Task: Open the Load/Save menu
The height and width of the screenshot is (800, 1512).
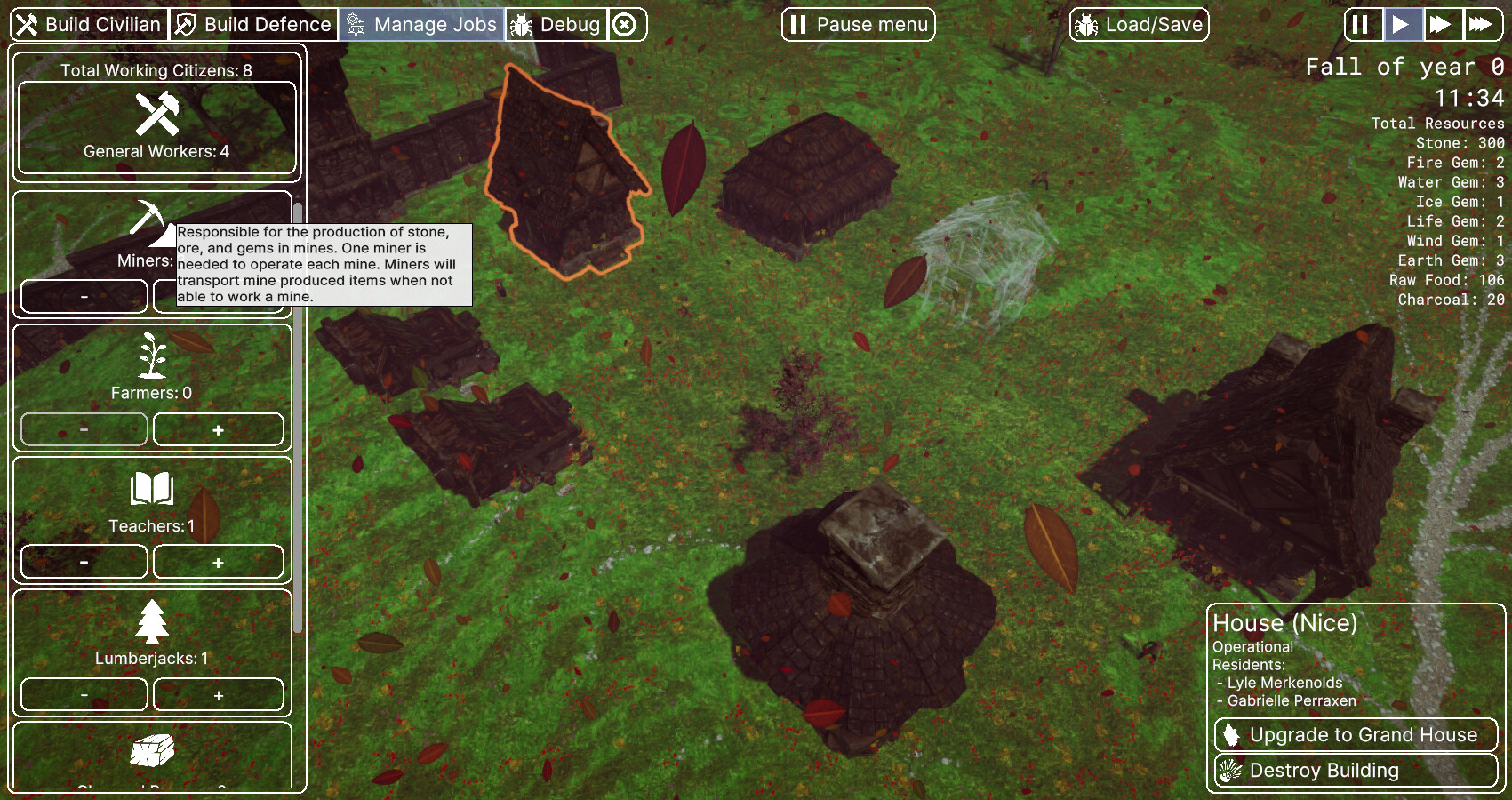Action: pyautogui.click(x=1140, y=25)
